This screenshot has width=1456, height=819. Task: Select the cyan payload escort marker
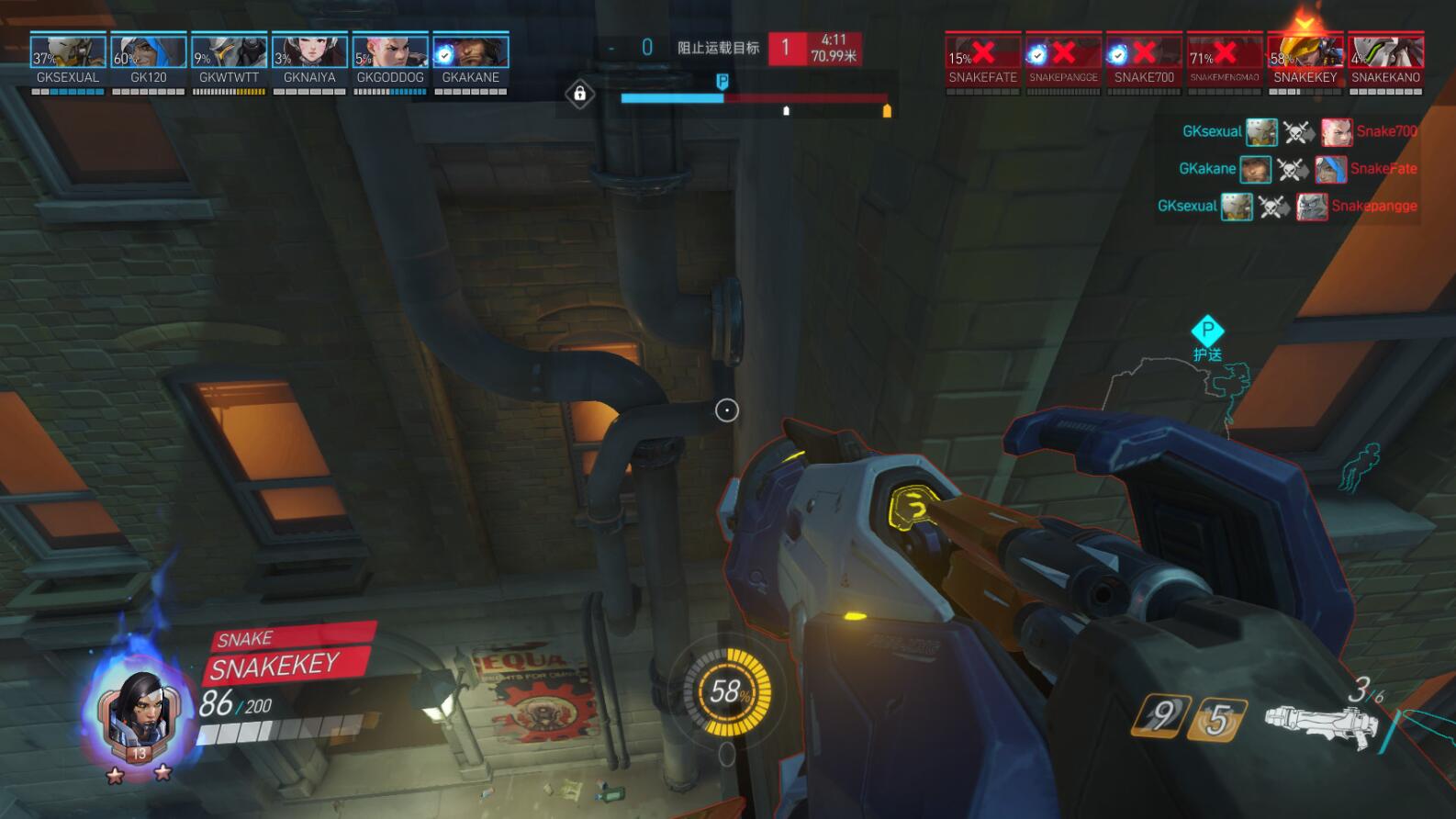pos(1207,331)
